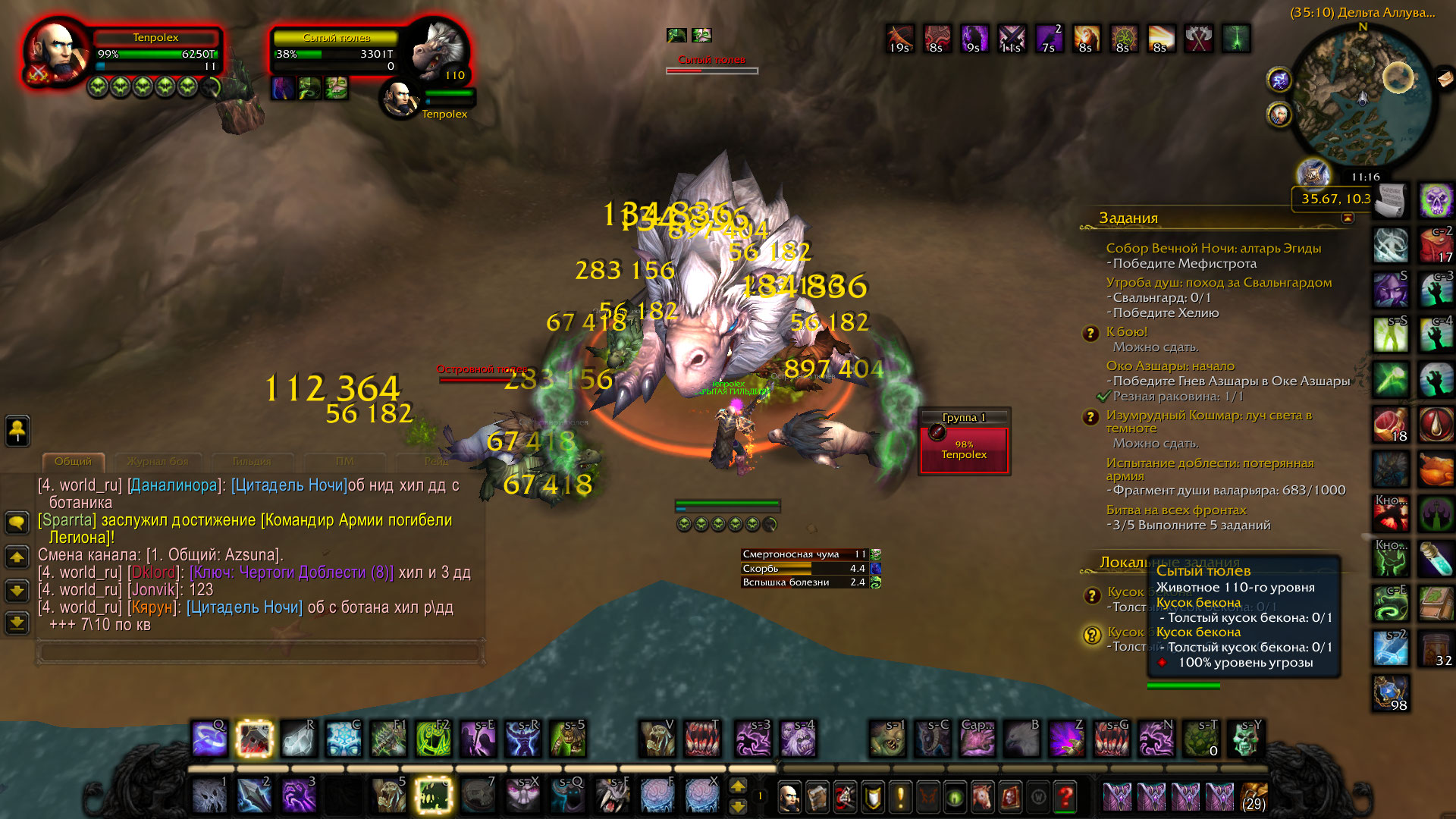Open the backpack bag slot showing (29)
The image size is (1456, 819).
1254,797
